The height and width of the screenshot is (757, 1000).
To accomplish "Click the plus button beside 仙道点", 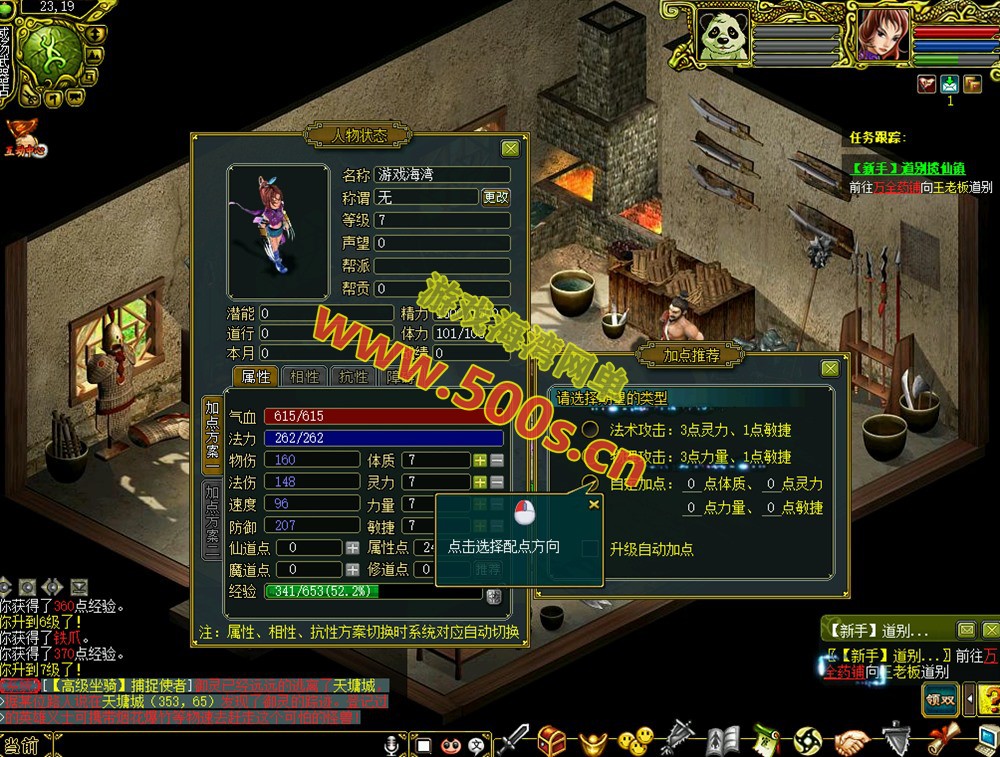I will click(x=352, y=548).
